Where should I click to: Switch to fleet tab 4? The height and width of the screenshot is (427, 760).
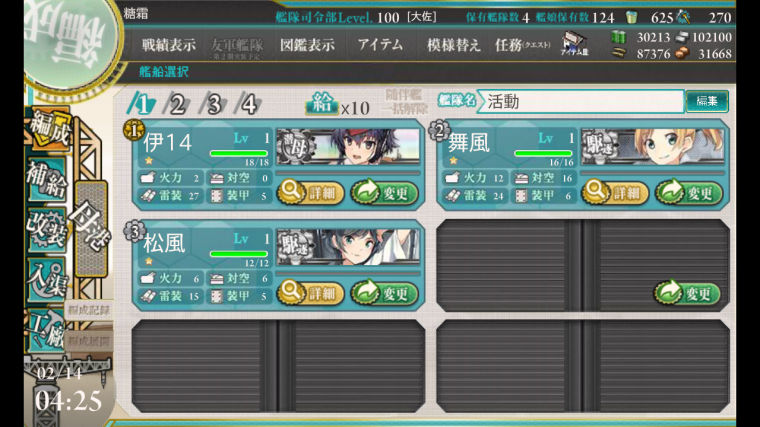pyautogui.click(x=249, y=103)
